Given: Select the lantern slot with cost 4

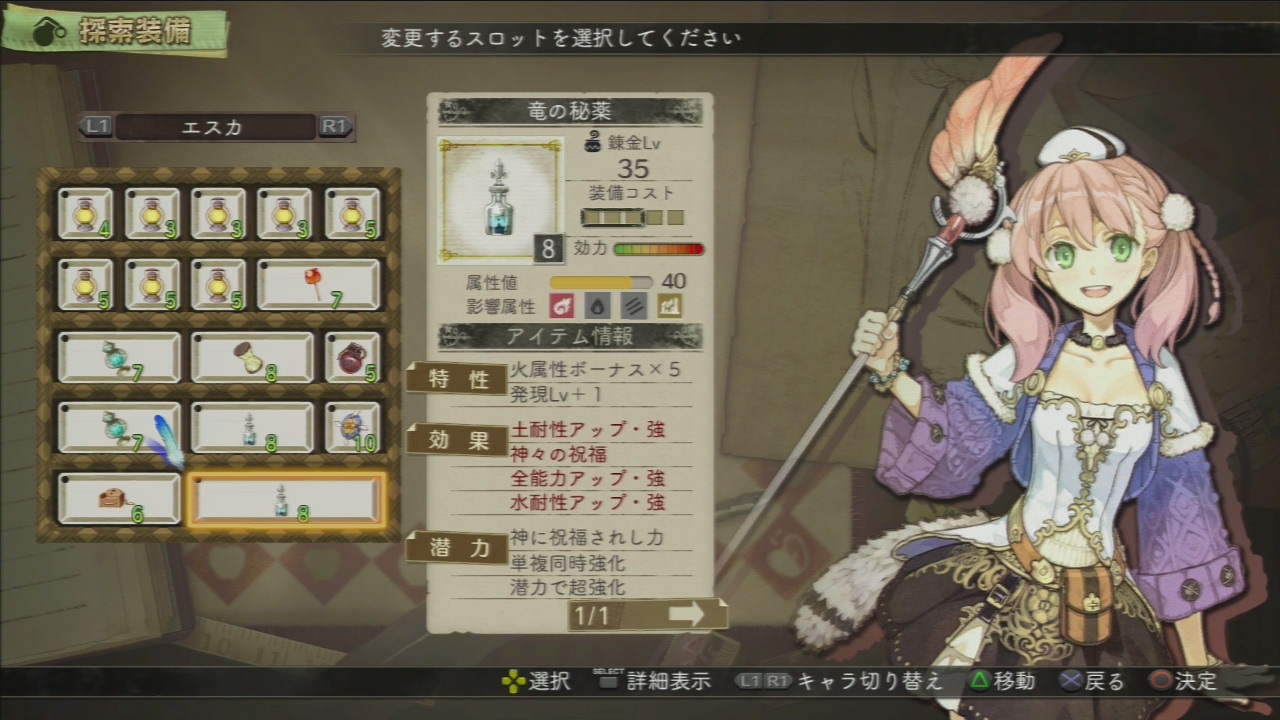Looking at the screenshot, I should pyautogui.click(x=85, y=214).
